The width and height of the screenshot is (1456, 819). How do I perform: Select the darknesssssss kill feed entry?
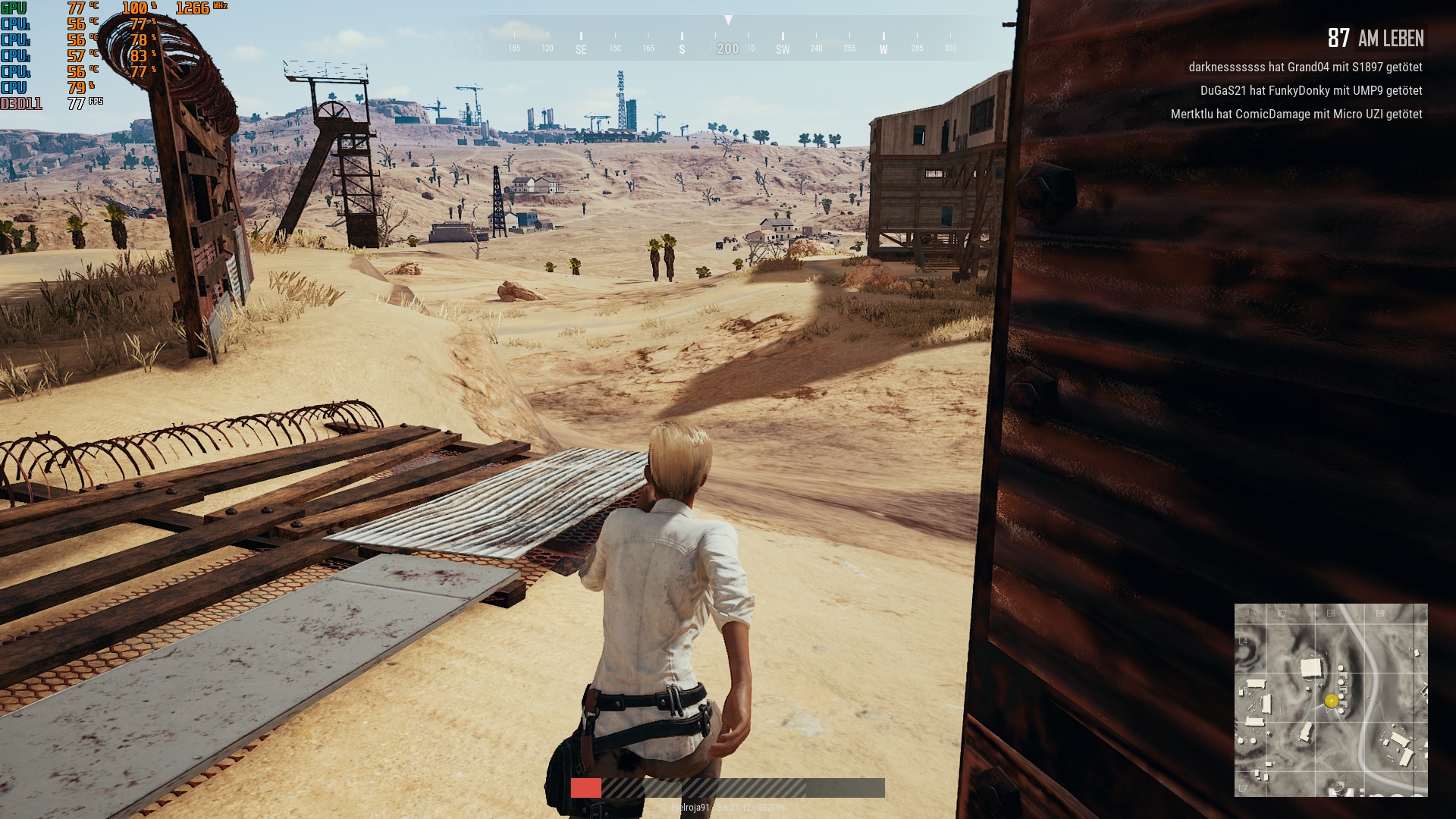coord(1304,68)
